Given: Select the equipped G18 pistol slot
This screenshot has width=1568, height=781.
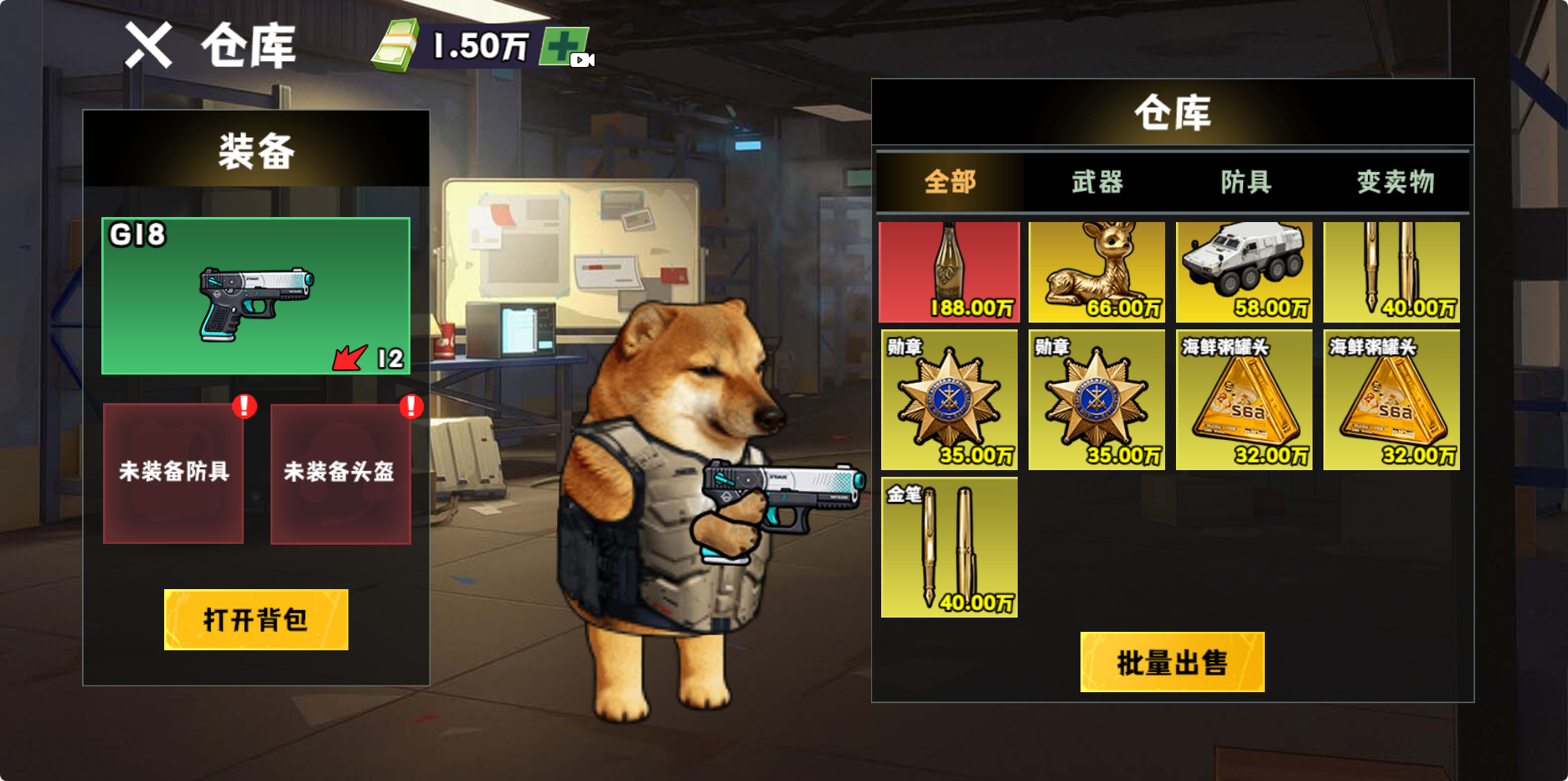Looking at the screenshot, I should 255,296.
